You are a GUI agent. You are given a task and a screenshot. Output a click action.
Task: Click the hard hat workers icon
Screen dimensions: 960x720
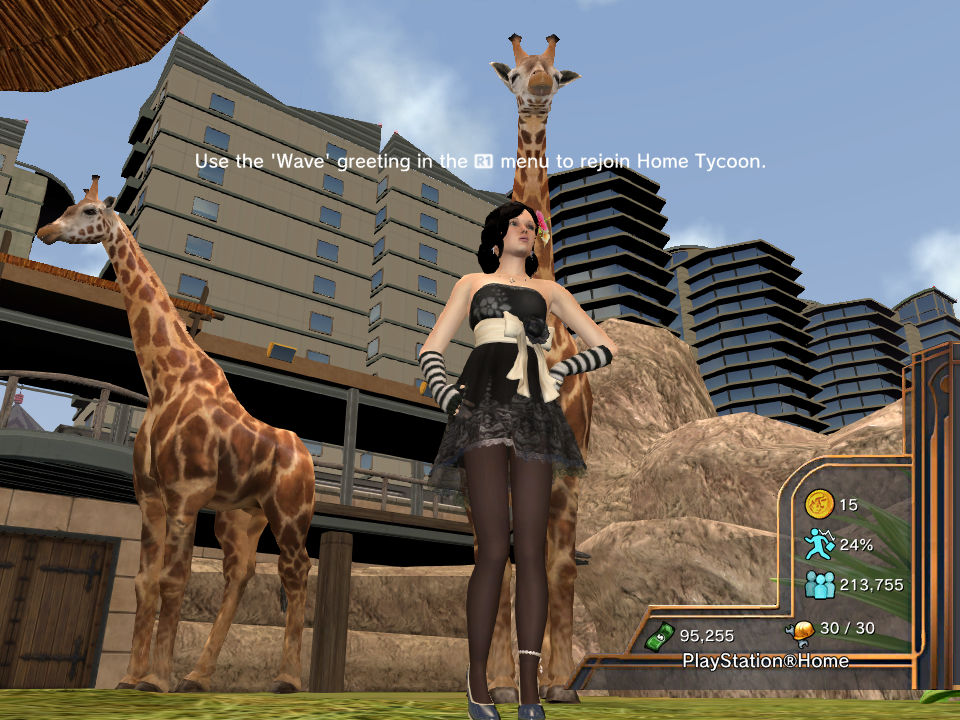point(799,629)
